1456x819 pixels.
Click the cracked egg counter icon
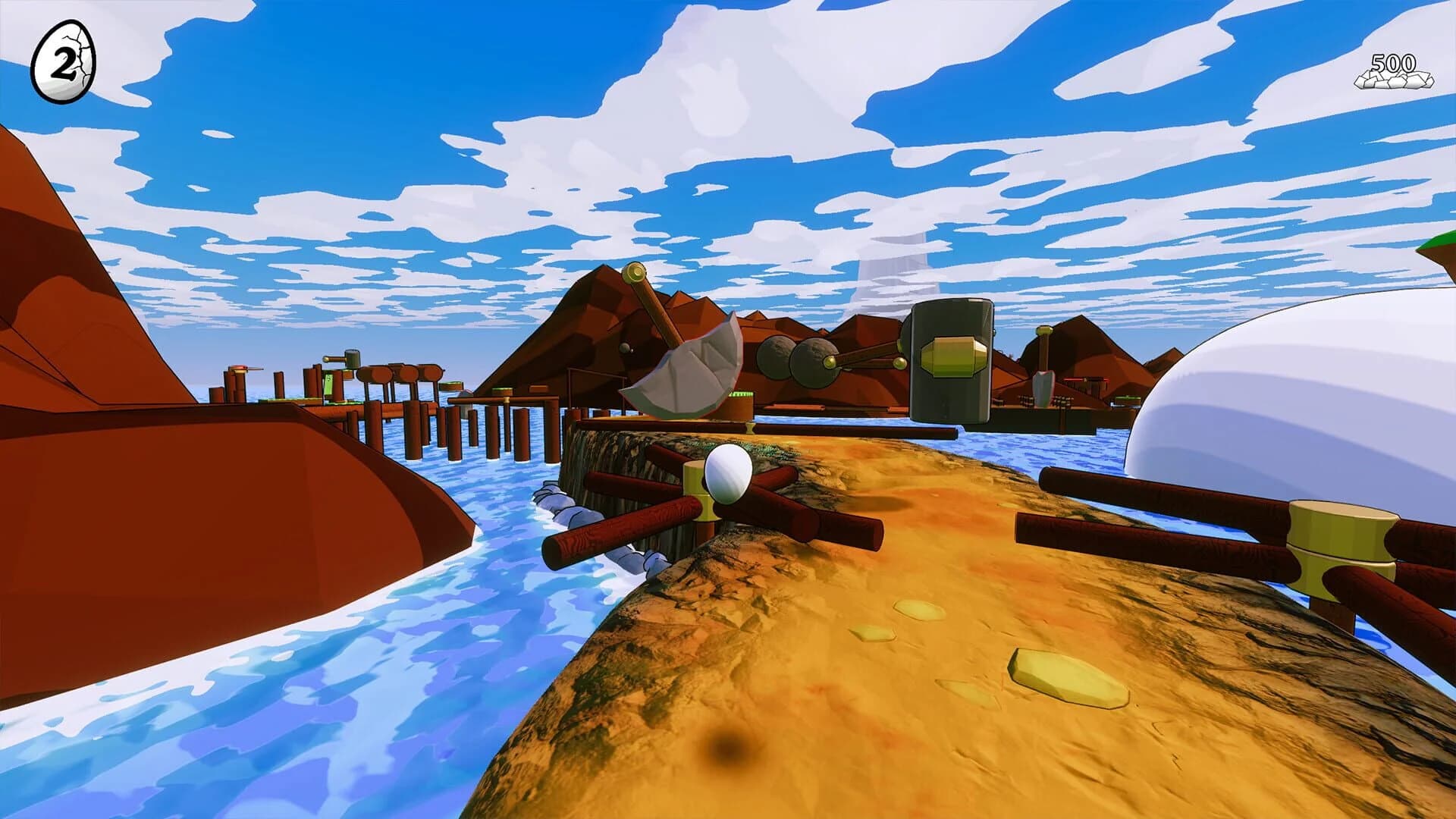[x=63, y=61]
